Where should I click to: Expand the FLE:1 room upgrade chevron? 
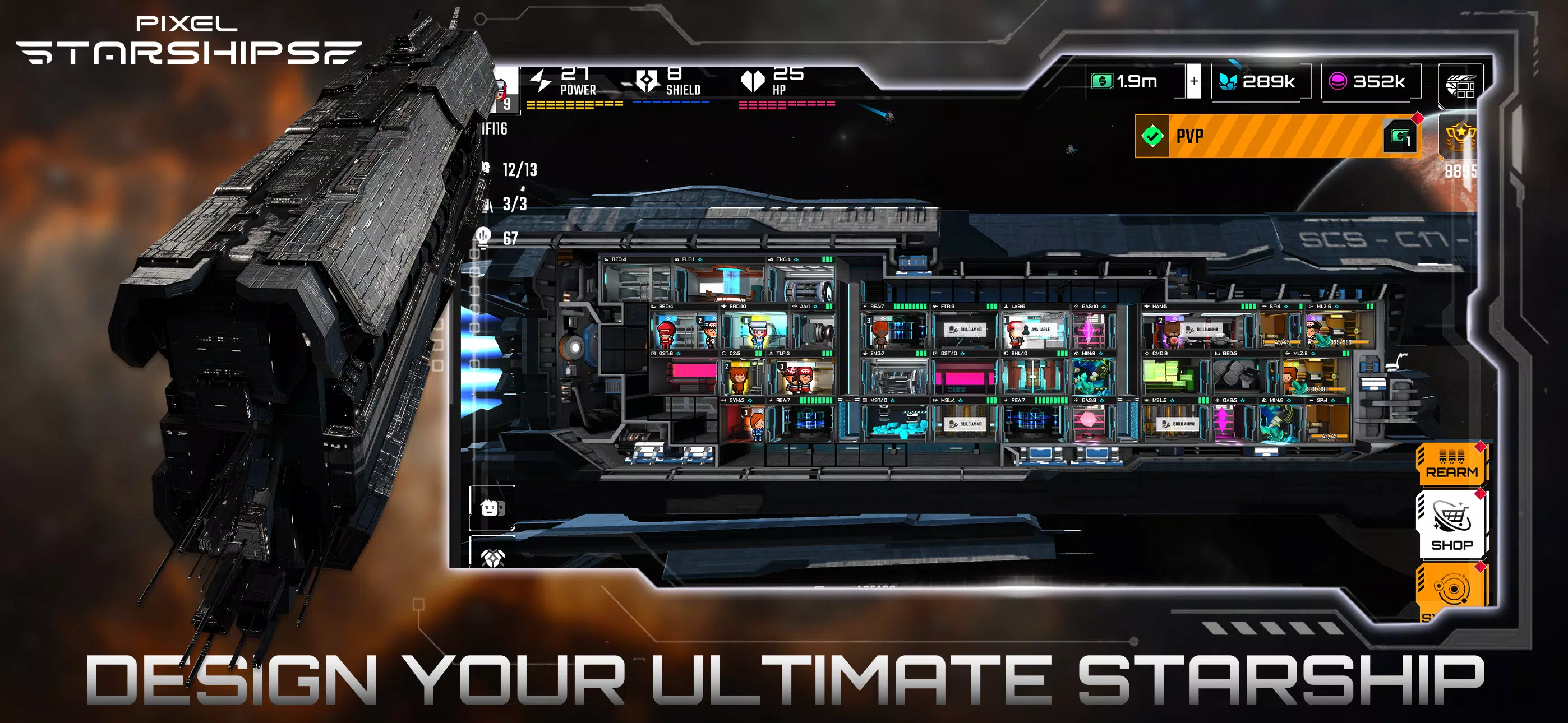coord(700,260)
